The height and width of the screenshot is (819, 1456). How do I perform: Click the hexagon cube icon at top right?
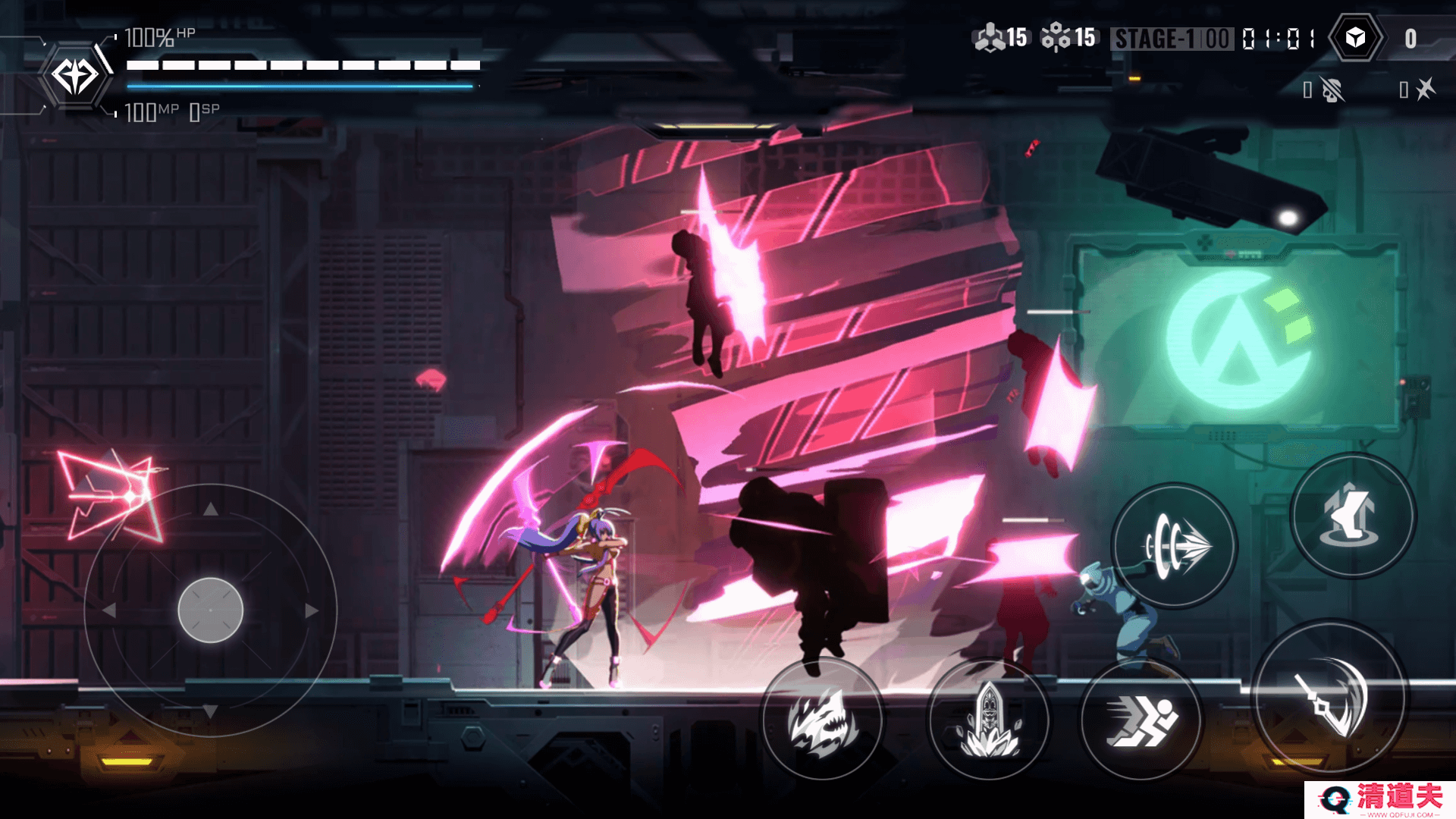pyautogui.click(x=1355, y=38)
